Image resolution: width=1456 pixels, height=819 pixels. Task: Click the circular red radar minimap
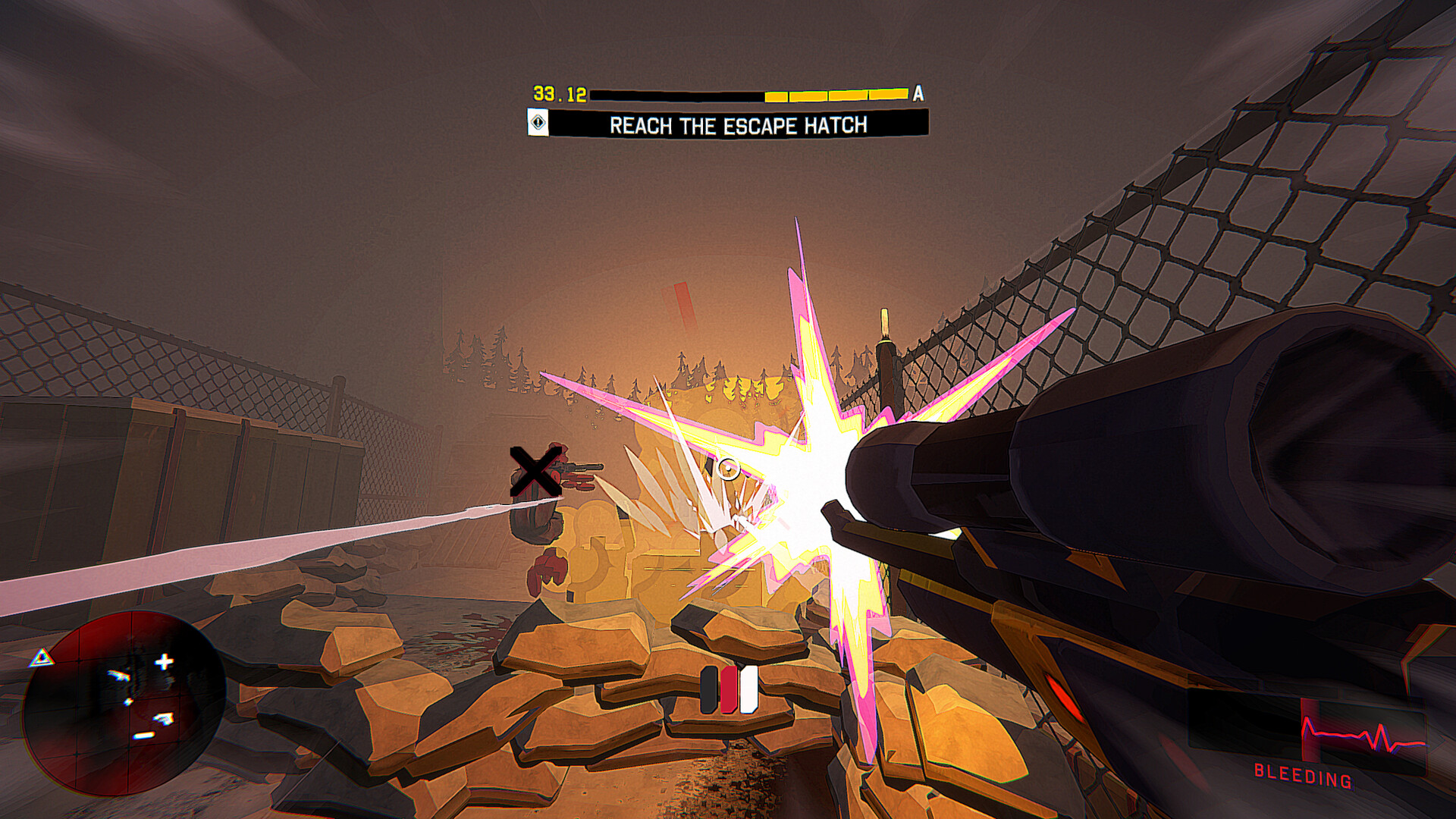(124, 703)
